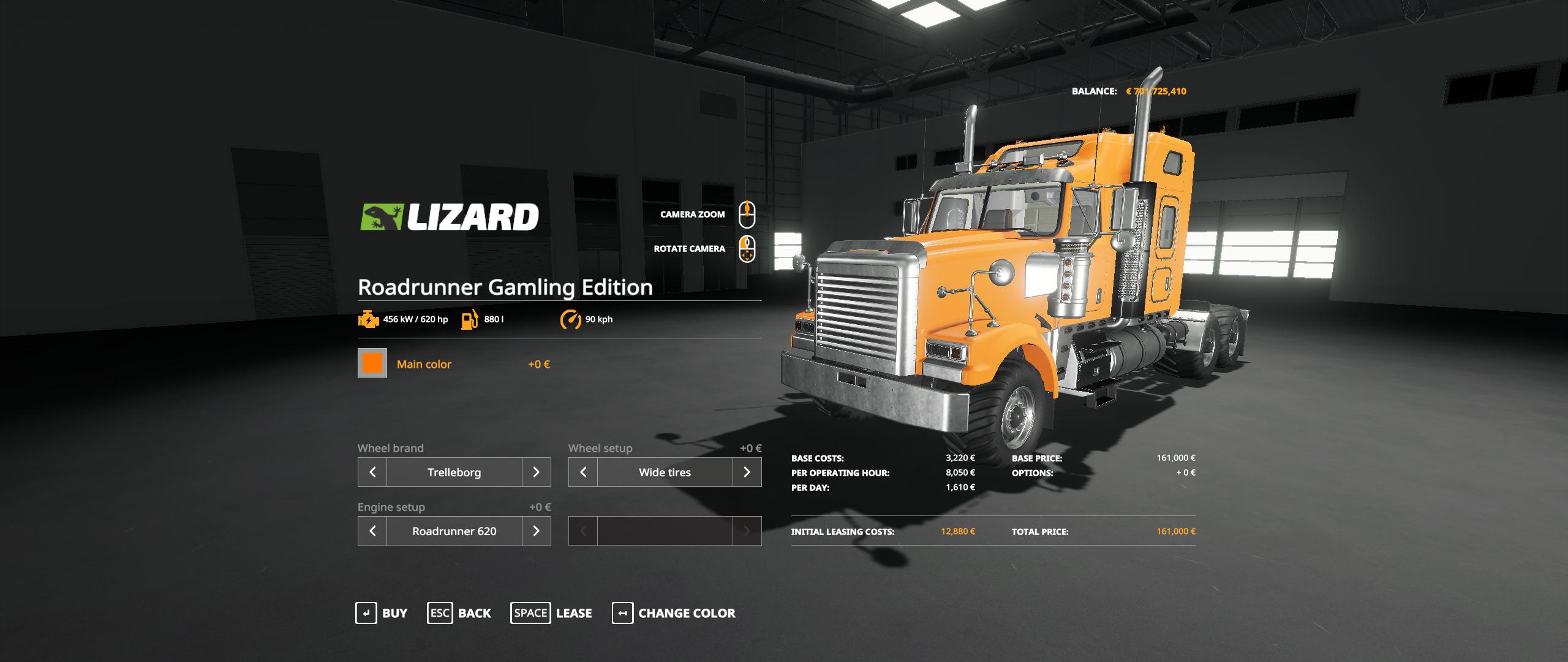Choose previous Wheel setup option

(x=583, y=472)
